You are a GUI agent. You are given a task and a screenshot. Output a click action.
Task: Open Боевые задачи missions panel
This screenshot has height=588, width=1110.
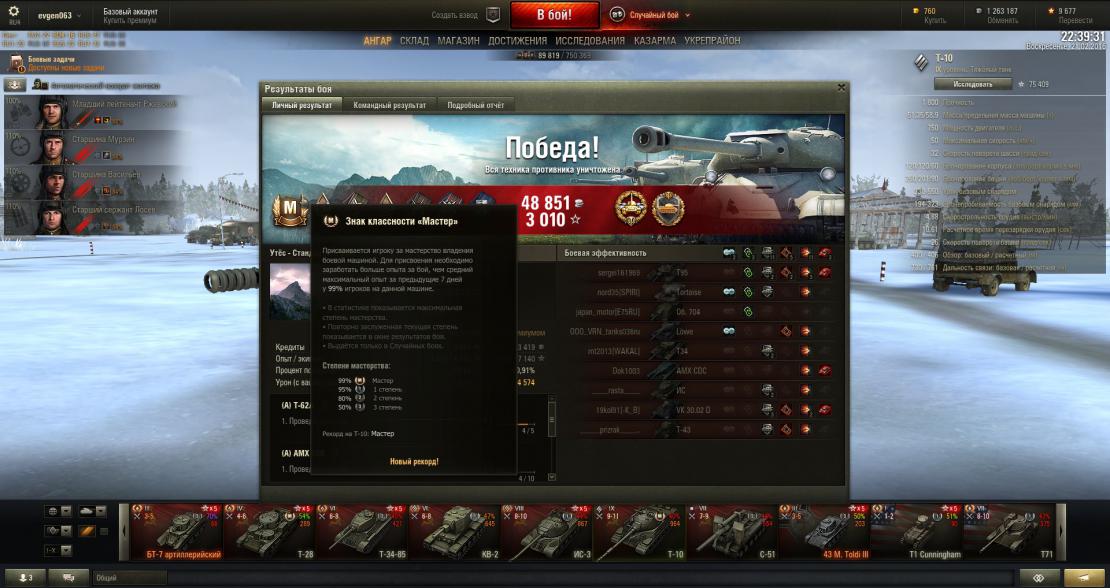tap(50, 64)
